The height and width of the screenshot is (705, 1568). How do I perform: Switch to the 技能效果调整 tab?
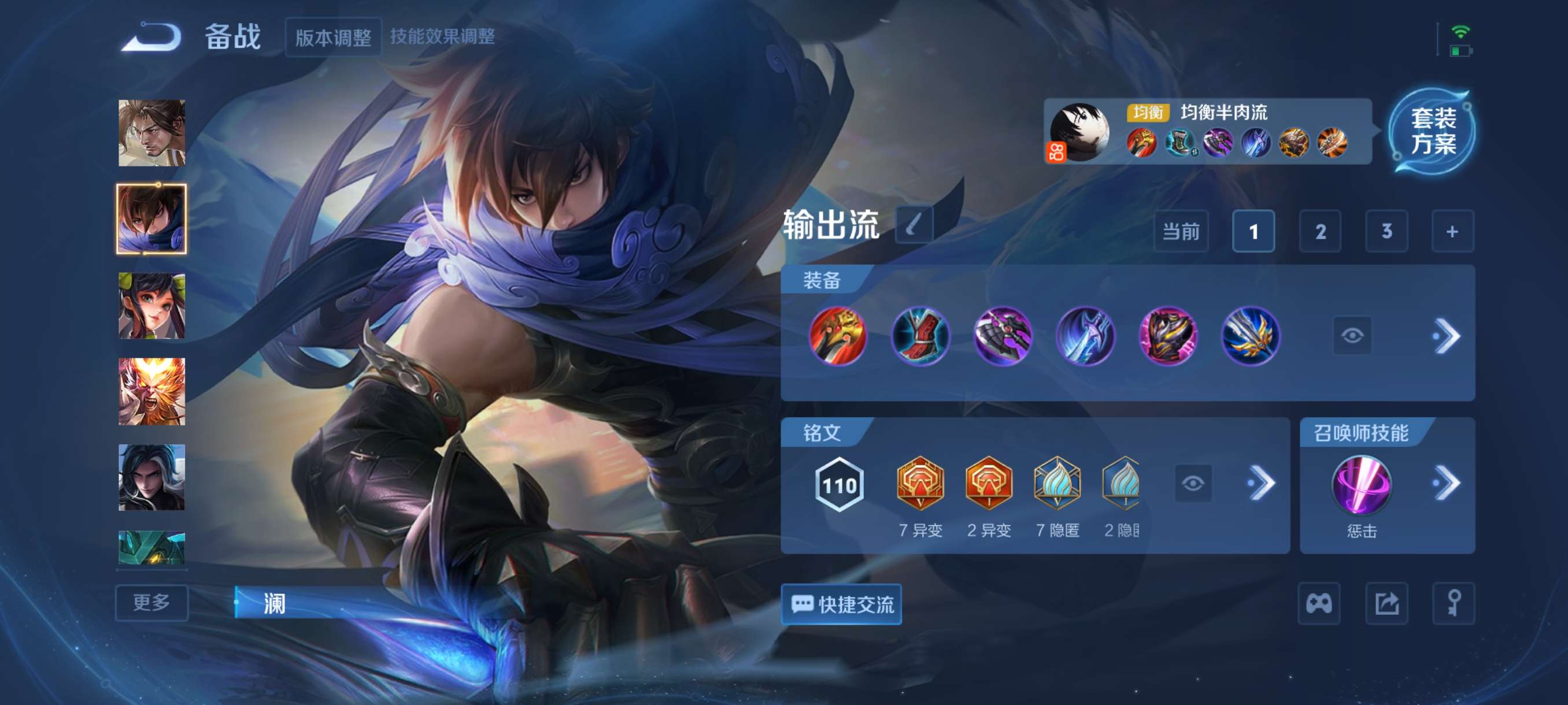445,36
